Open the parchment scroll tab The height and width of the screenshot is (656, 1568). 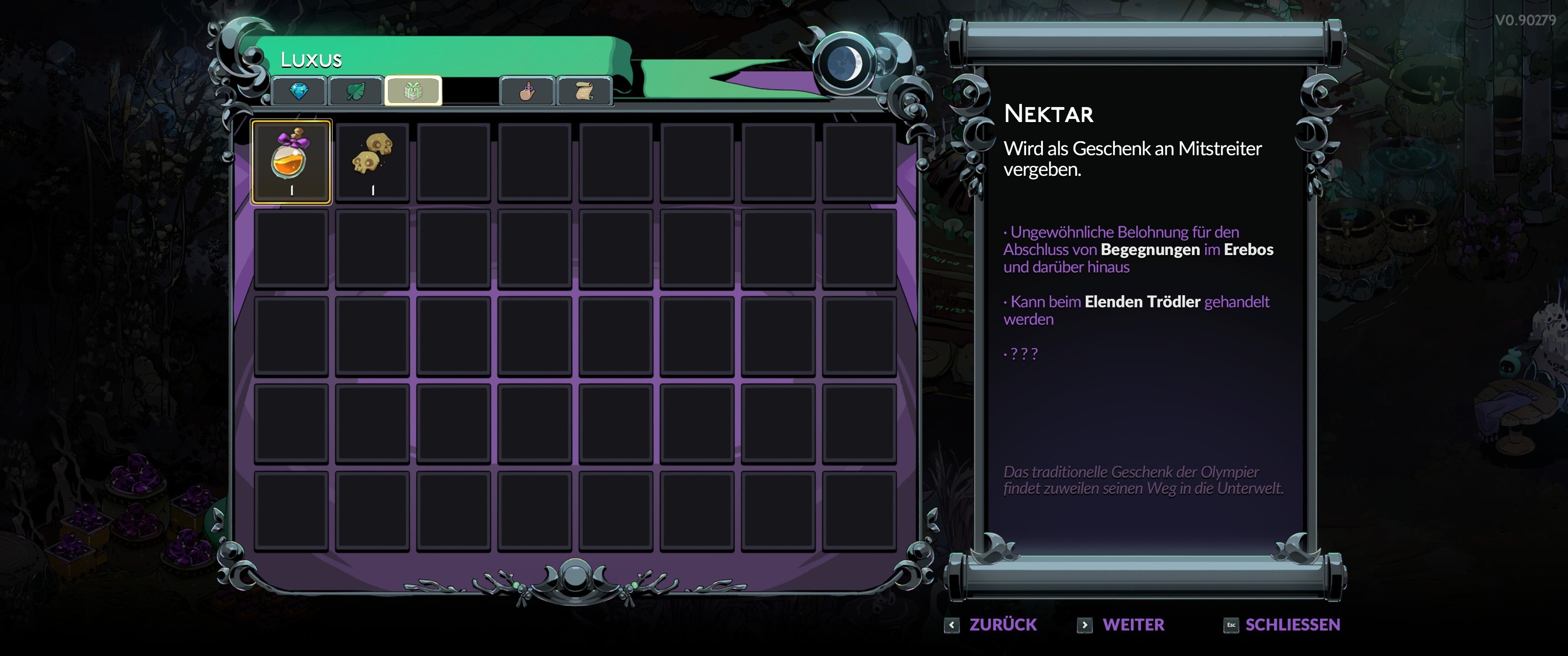point(584,91)
